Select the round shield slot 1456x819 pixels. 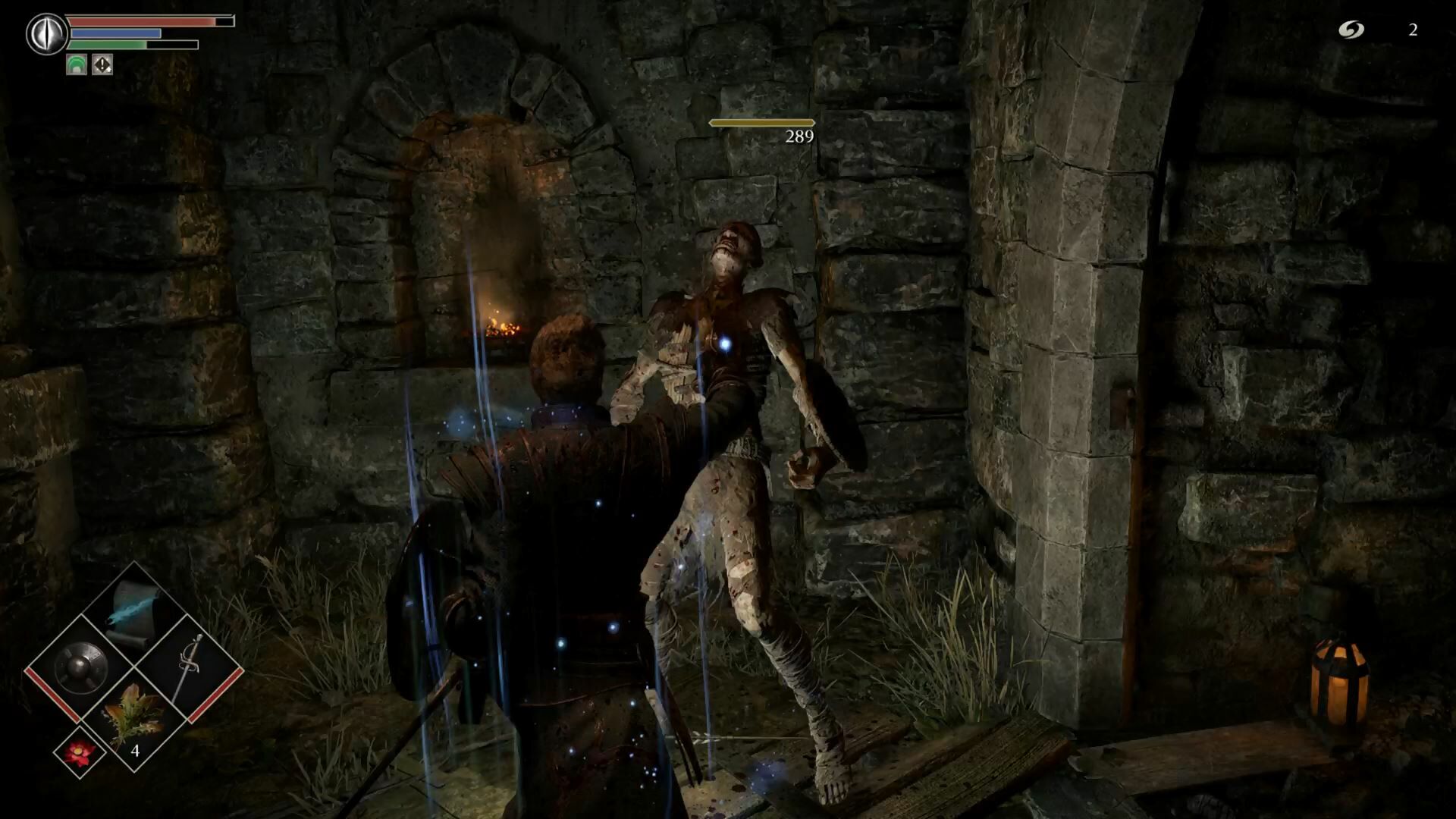click(80, 667)
